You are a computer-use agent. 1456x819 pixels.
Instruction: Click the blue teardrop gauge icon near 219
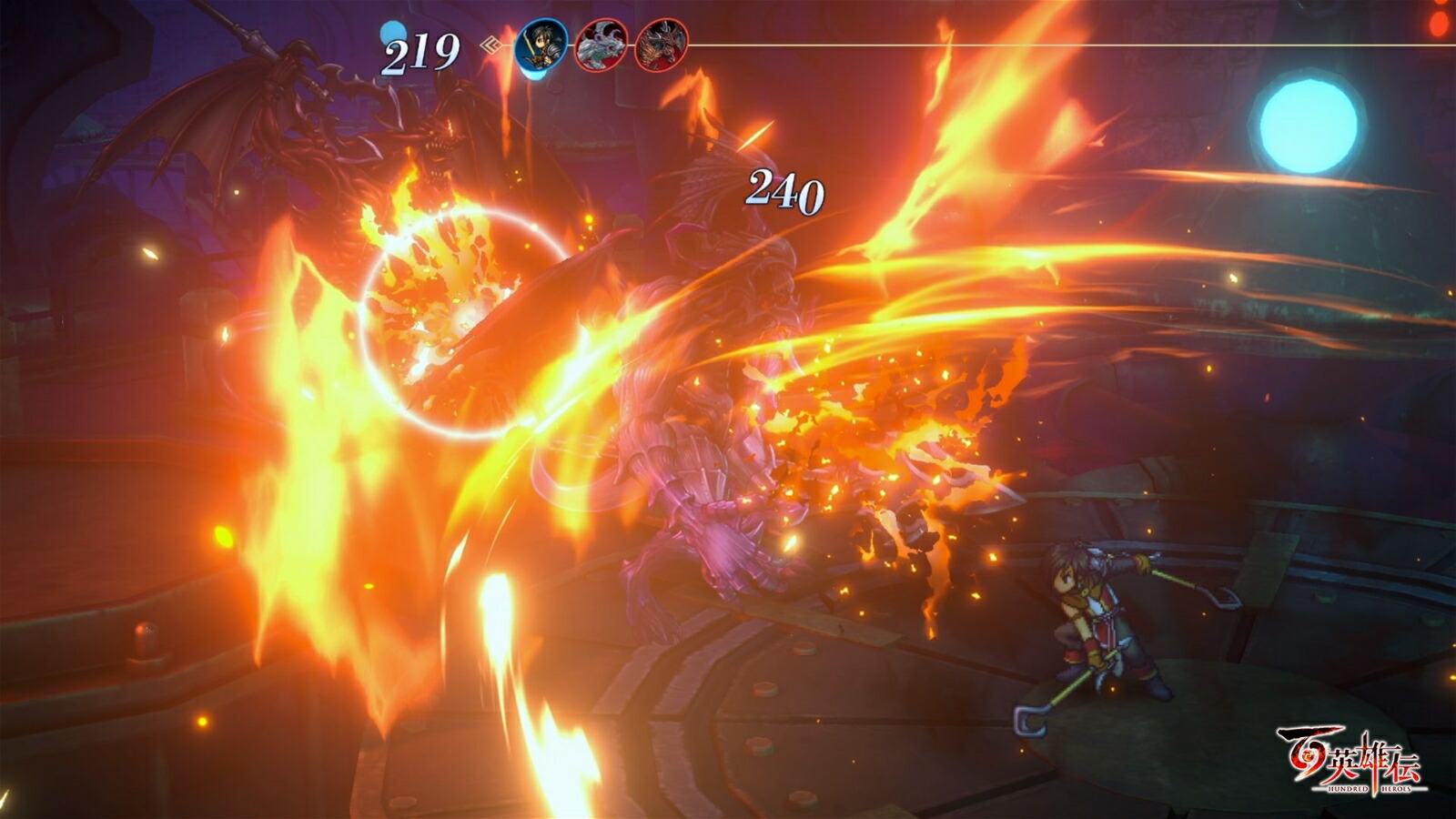tap(394, 35)
